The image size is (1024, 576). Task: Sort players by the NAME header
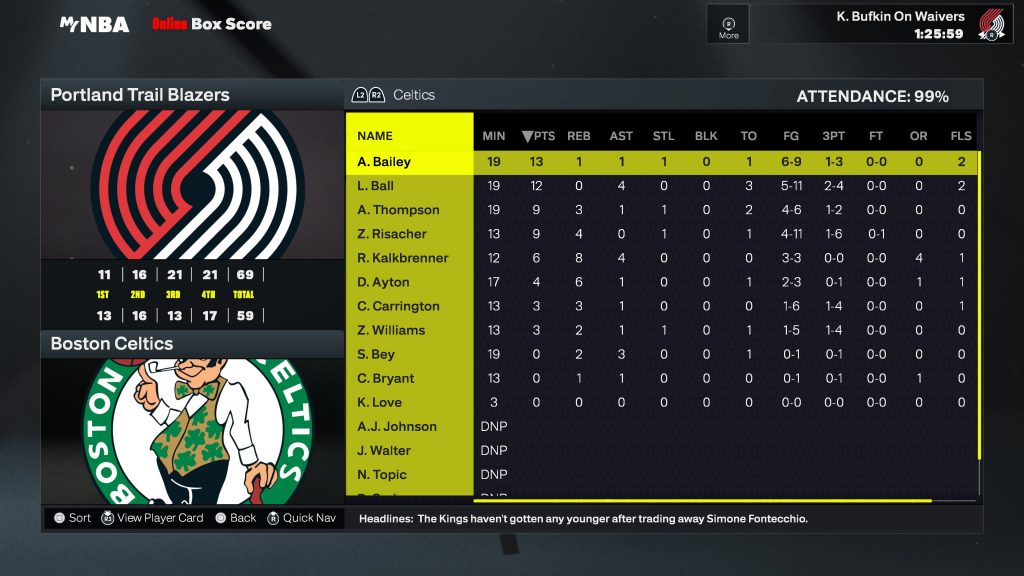[375, 136]
